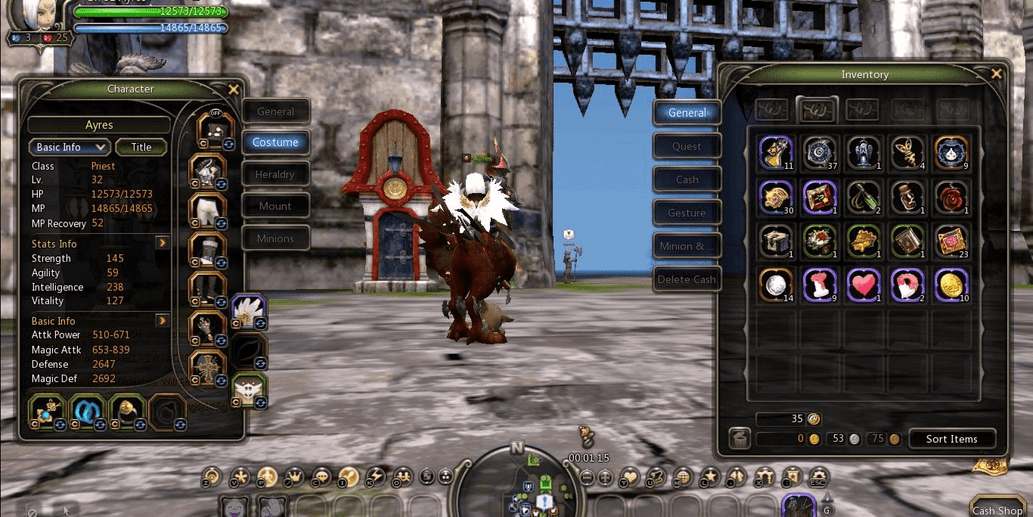1033x517 pixels.
Task: Click the Delete Cash tab
Action: pyautogui.click(x=687, y=279)
